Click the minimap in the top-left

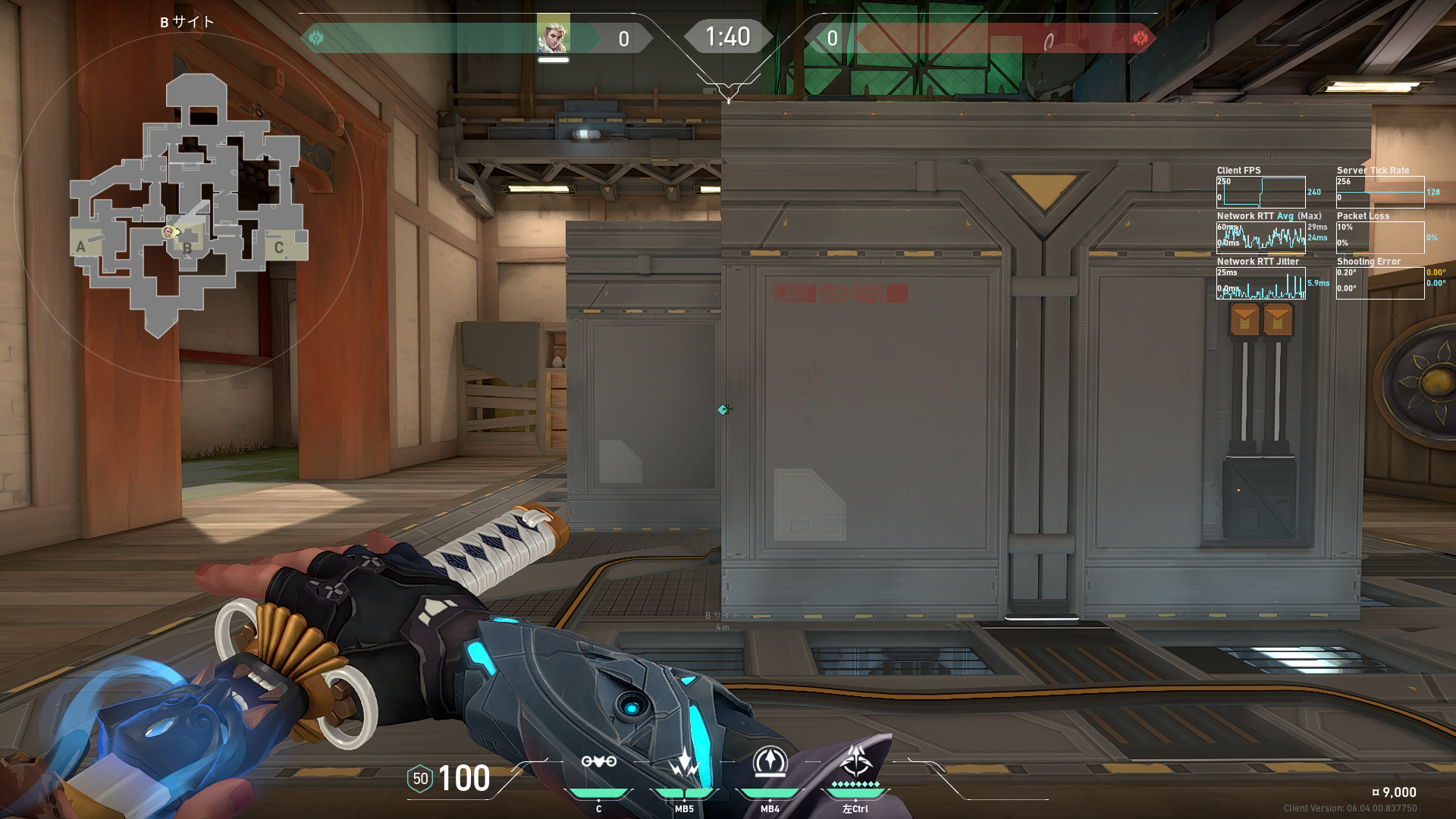point(188,205)
